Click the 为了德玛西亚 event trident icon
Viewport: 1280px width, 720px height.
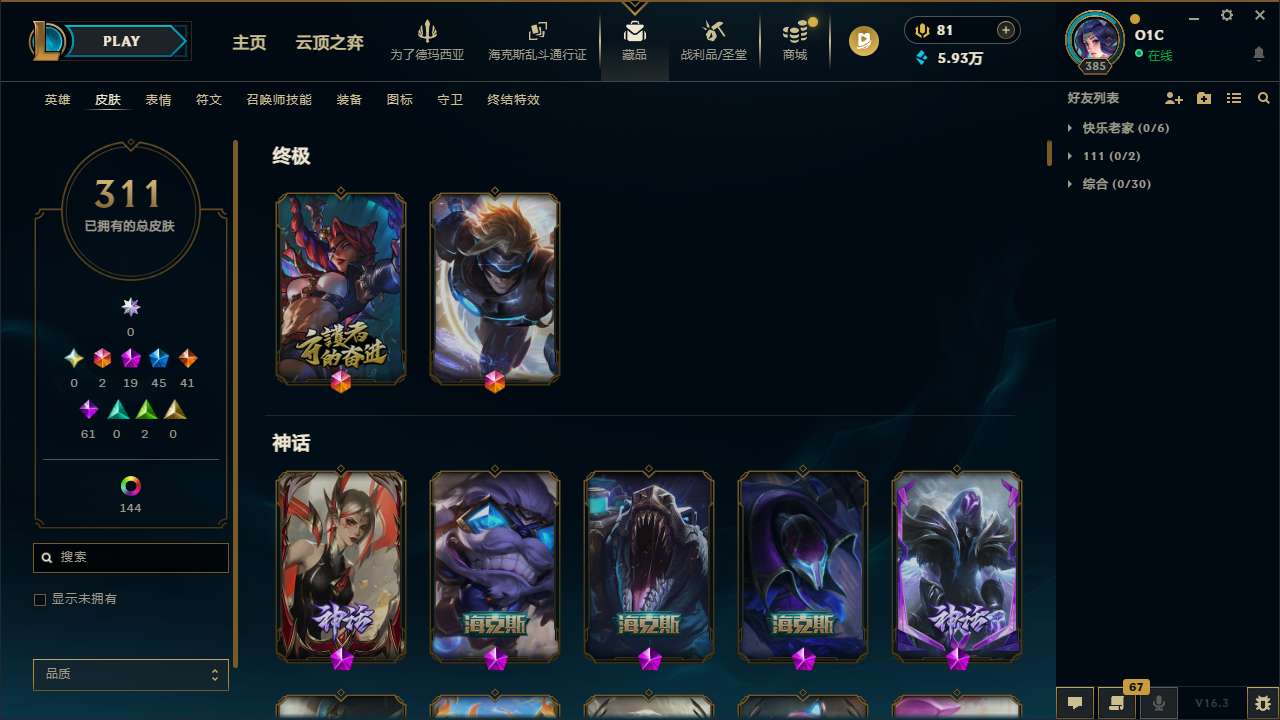click(428, 33)
